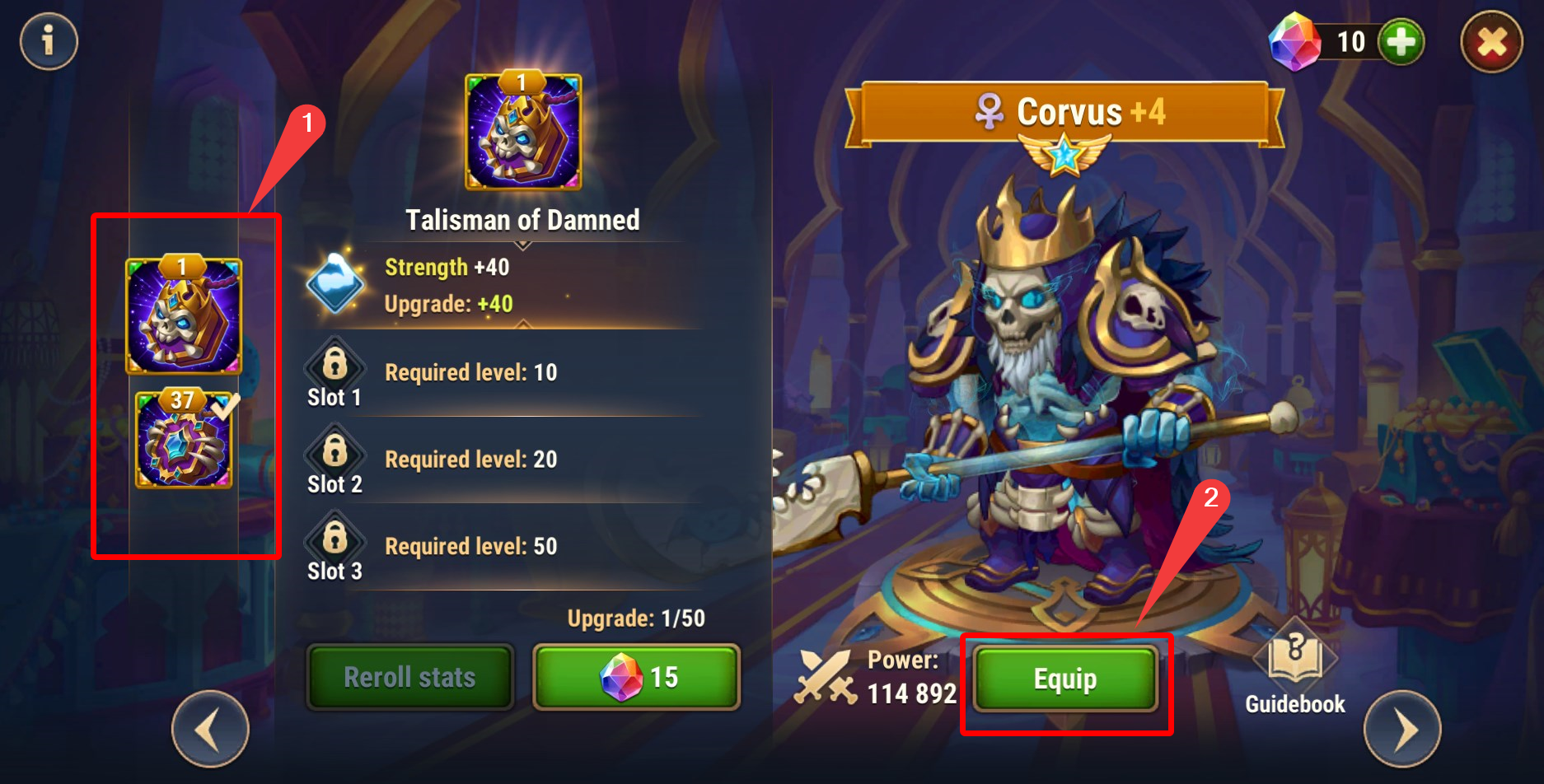Select the level 37 equipped talisman
This screenshot has width=1544, height=784.
point(184,441)
